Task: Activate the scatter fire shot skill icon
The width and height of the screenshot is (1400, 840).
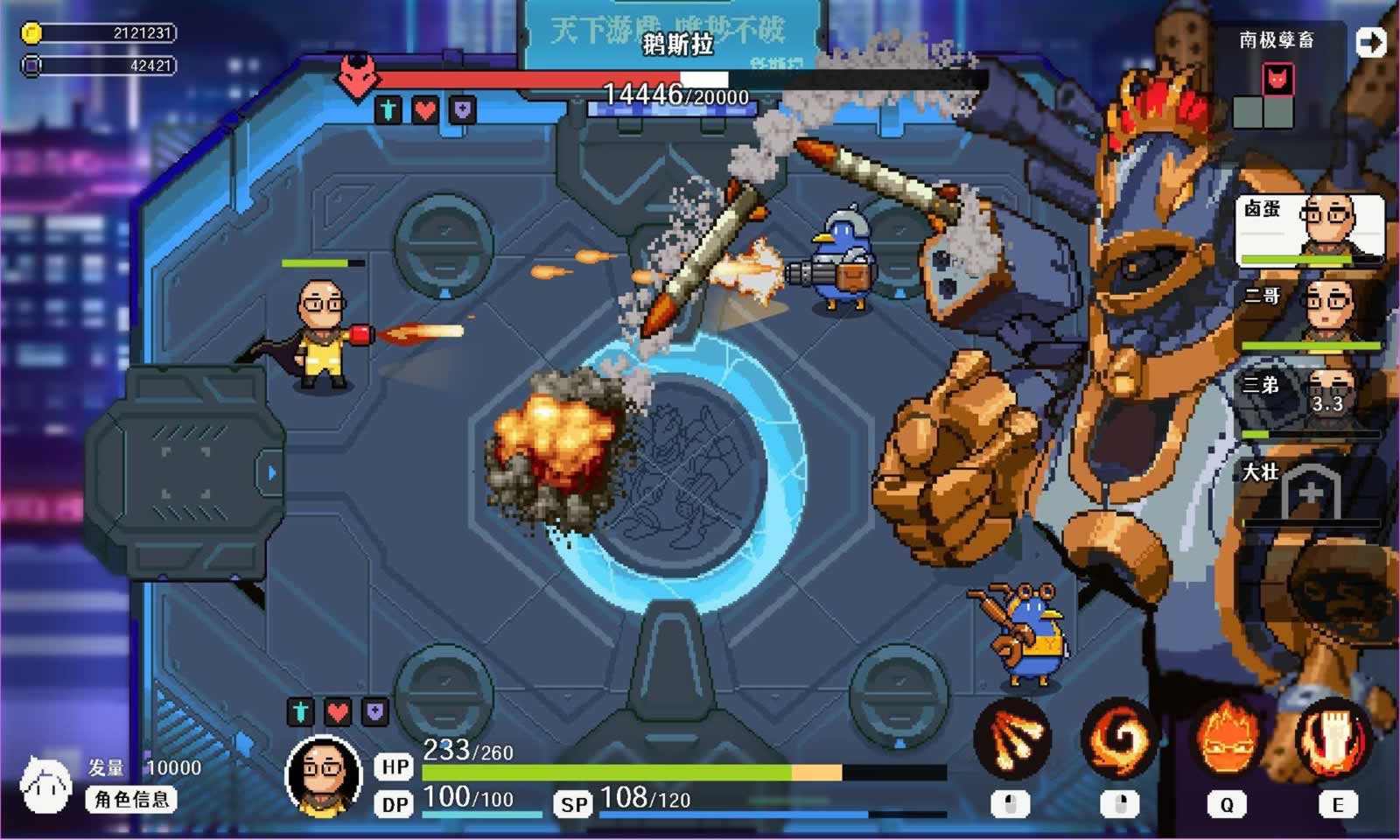Action: point(1012,739)
